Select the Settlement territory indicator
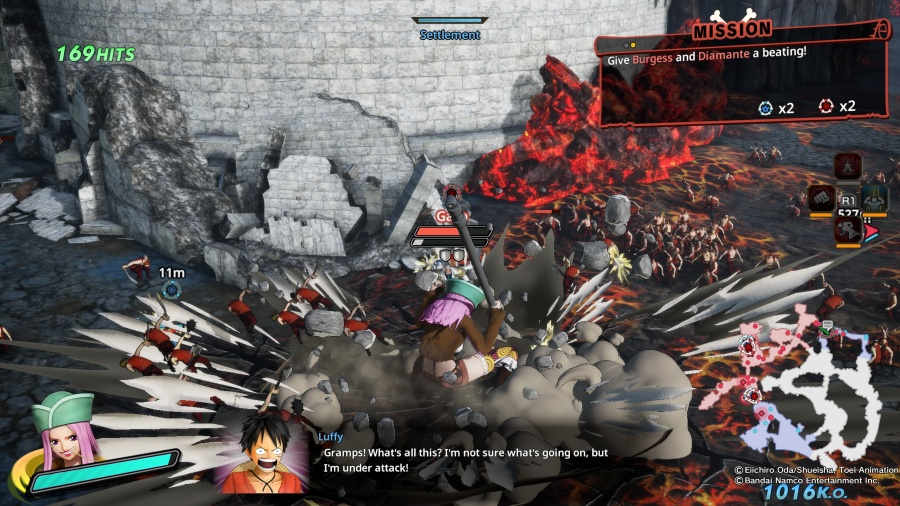This screenshot has width=900, height=506. [x=450, y=28]
